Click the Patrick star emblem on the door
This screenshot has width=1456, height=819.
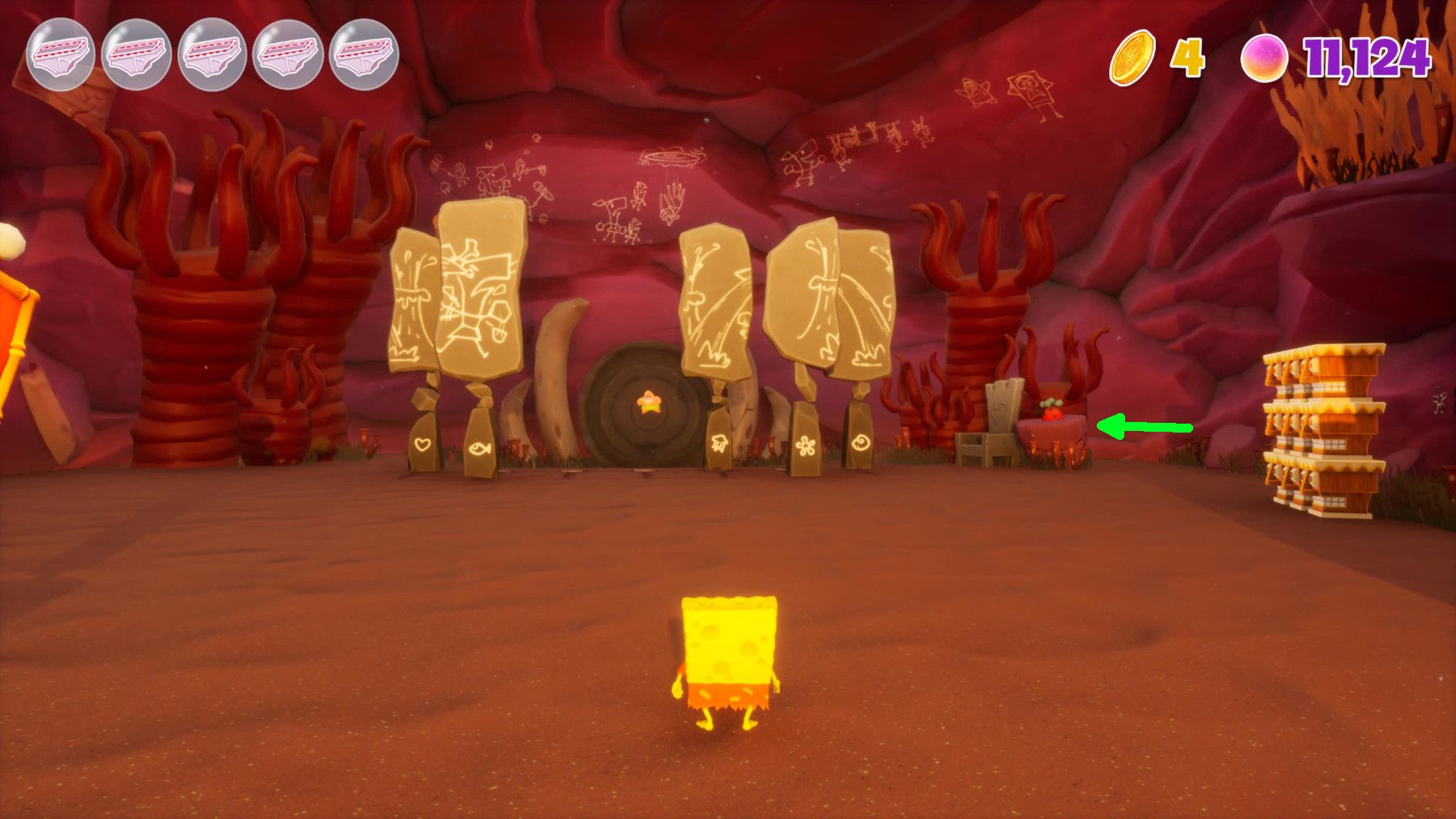(647, 402)
